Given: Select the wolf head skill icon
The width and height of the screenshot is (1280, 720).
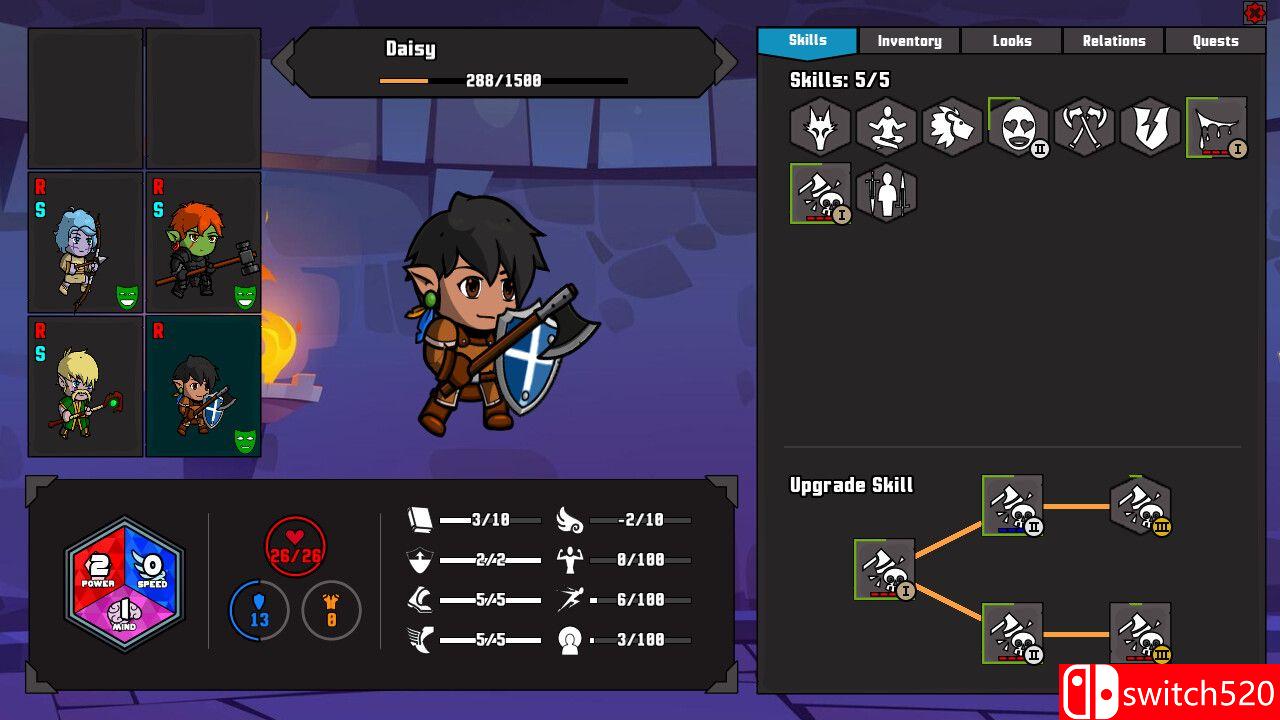Looking at the screenshot, I should click(820, 127).
